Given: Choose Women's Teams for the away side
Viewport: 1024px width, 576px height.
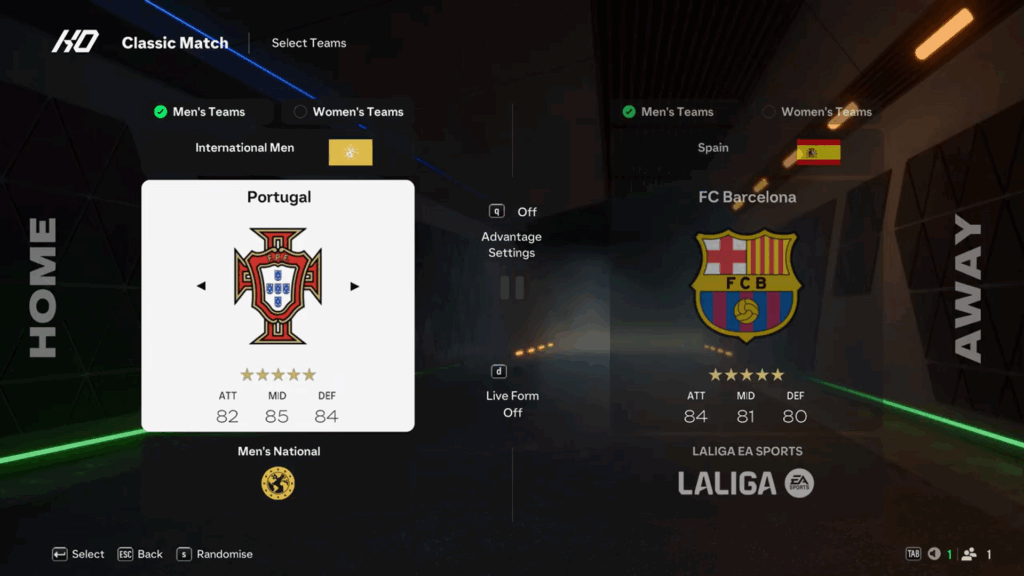Looking at the screenshot, I should click(817, 112).
